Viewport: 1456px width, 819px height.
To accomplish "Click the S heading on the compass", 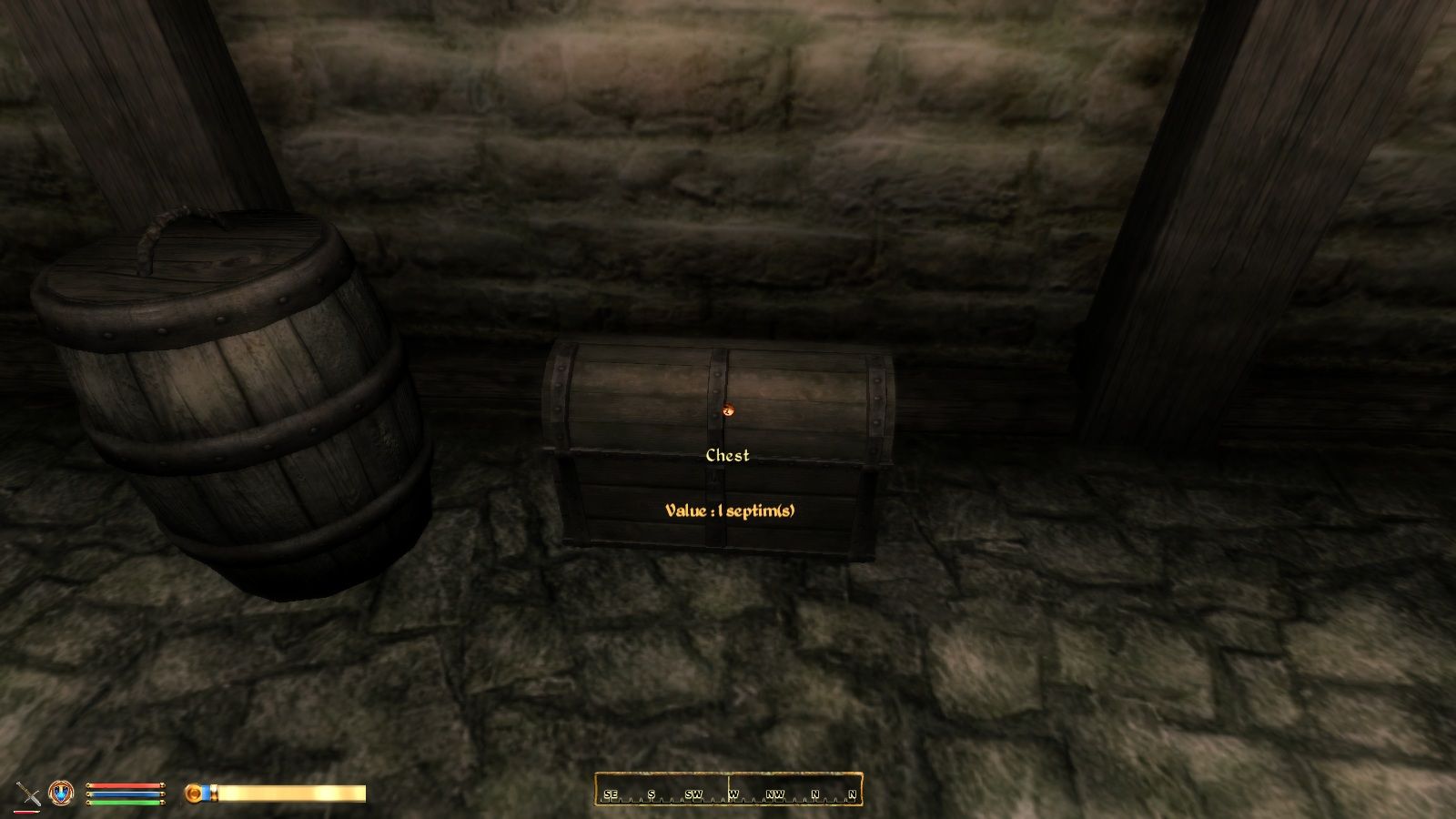I will click(652, 793).
